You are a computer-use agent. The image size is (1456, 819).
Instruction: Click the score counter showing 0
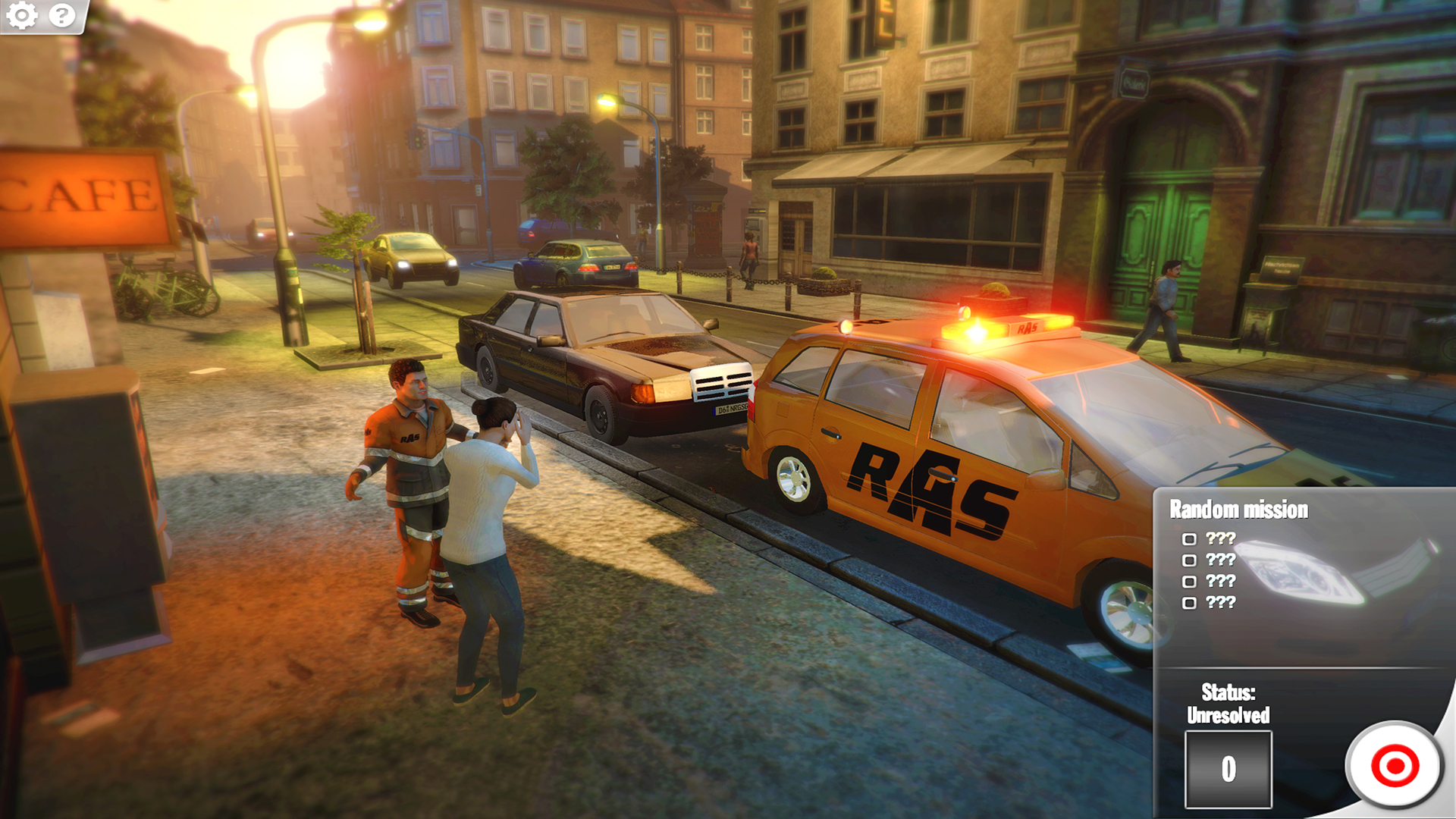[x=1227, y=767]
